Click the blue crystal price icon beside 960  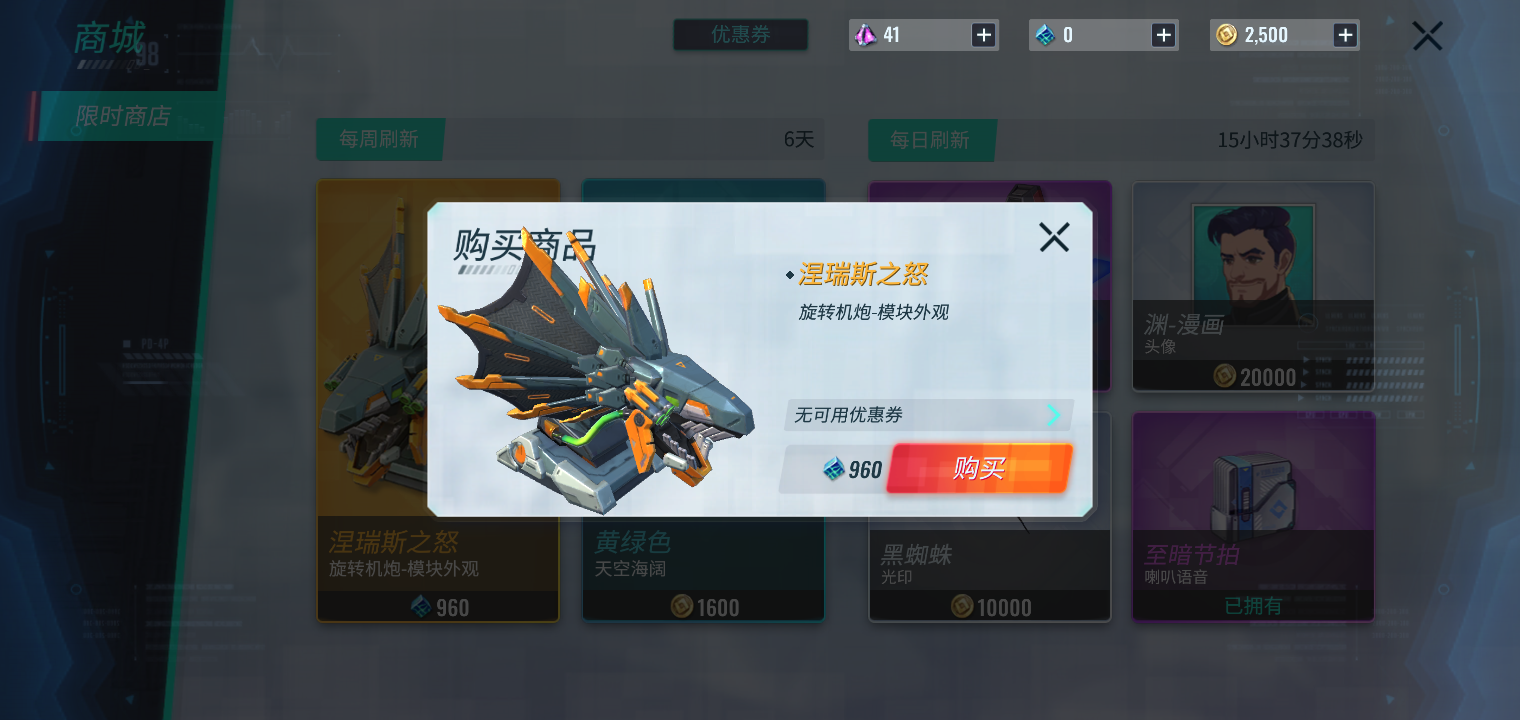coord(833,469)
